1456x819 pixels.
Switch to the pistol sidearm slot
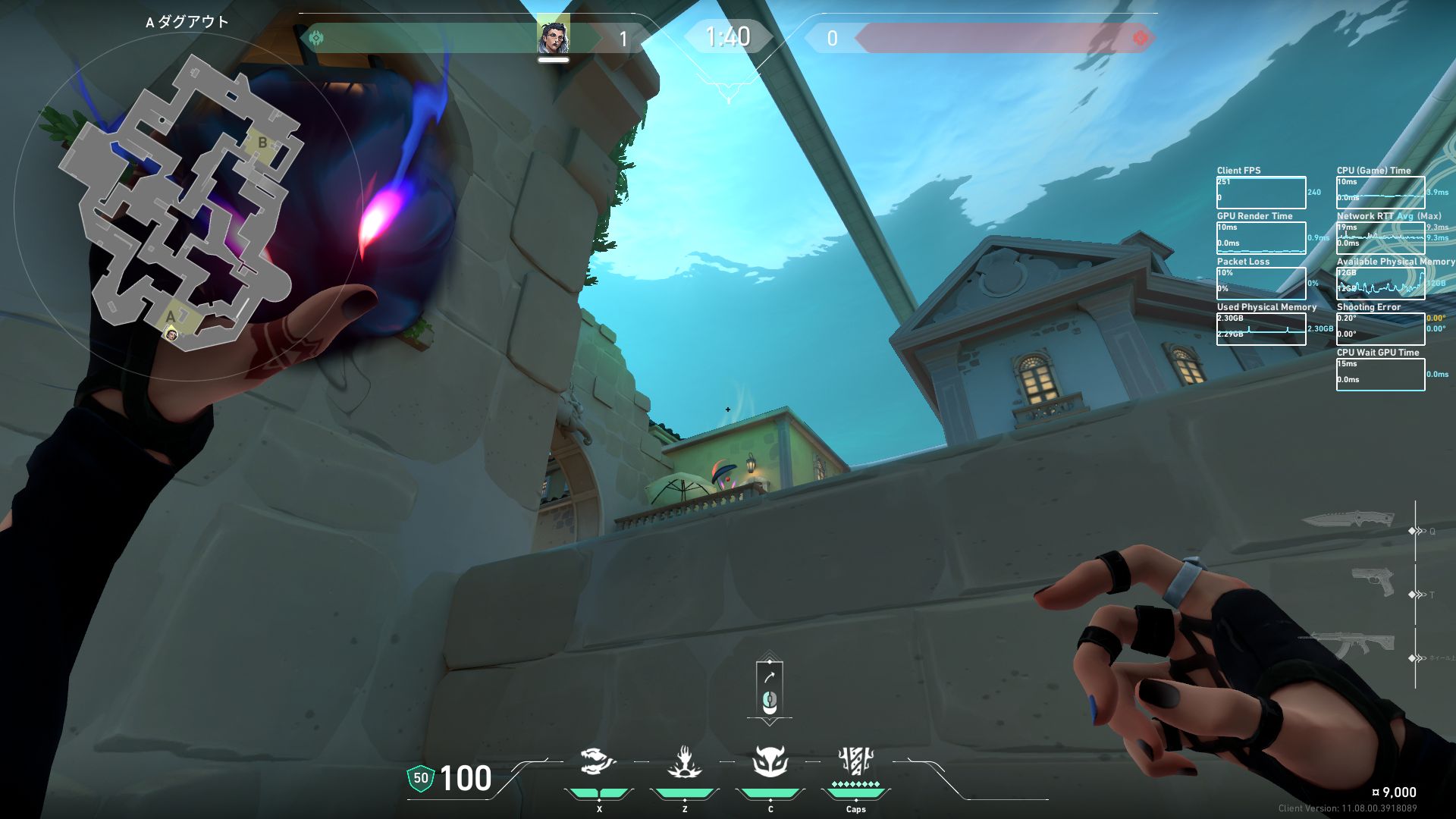tap(1373, 582)
